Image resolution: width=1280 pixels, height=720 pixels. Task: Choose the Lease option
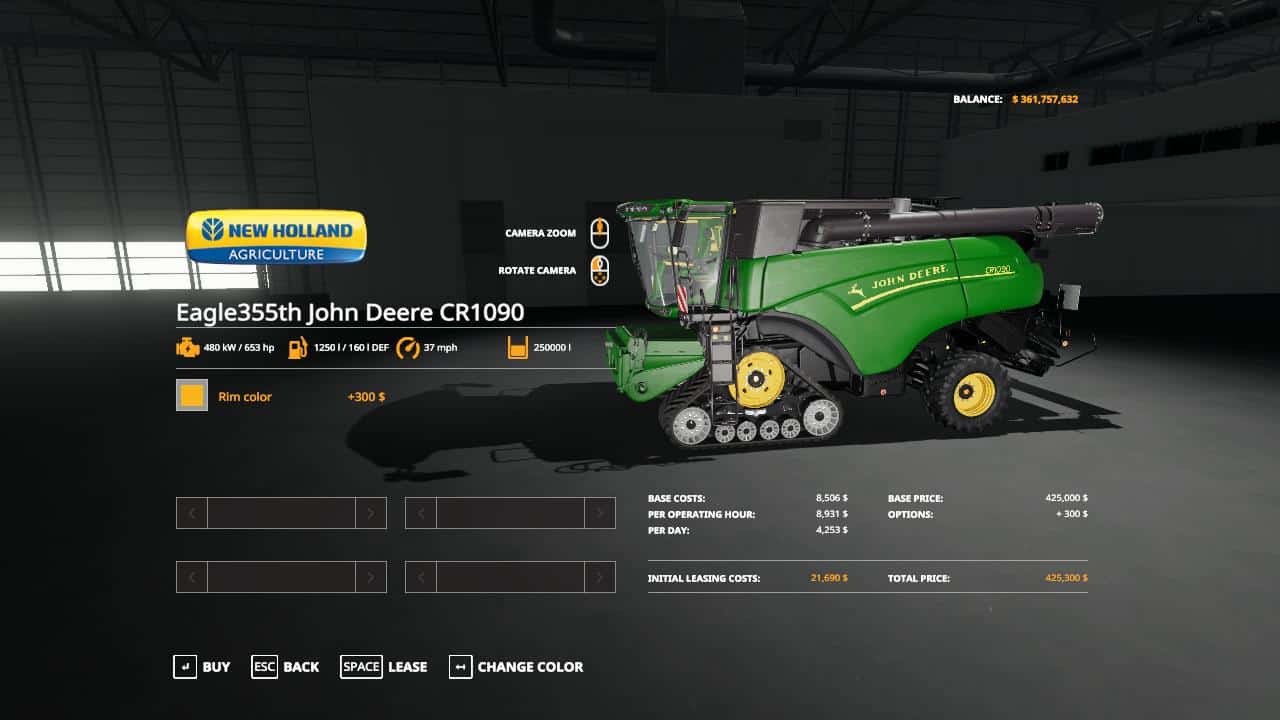tap(384, 667)
